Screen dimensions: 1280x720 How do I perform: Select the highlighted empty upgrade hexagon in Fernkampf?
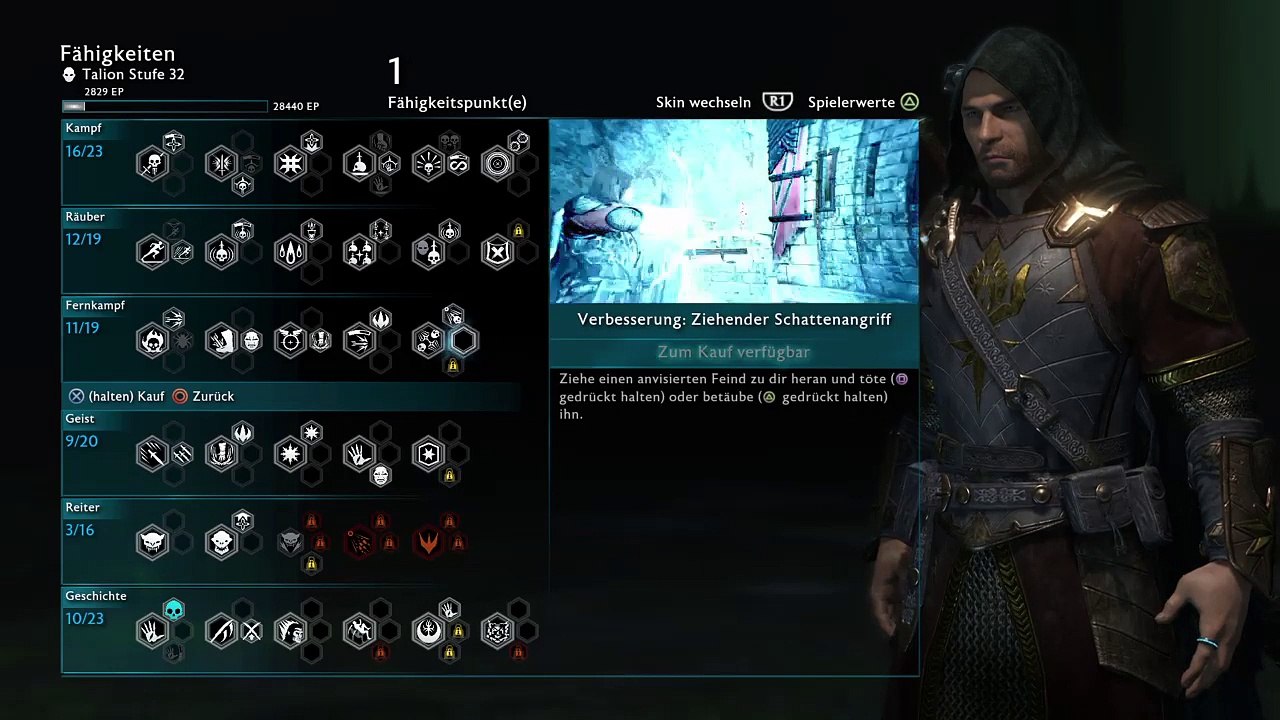tap(463, 340)
